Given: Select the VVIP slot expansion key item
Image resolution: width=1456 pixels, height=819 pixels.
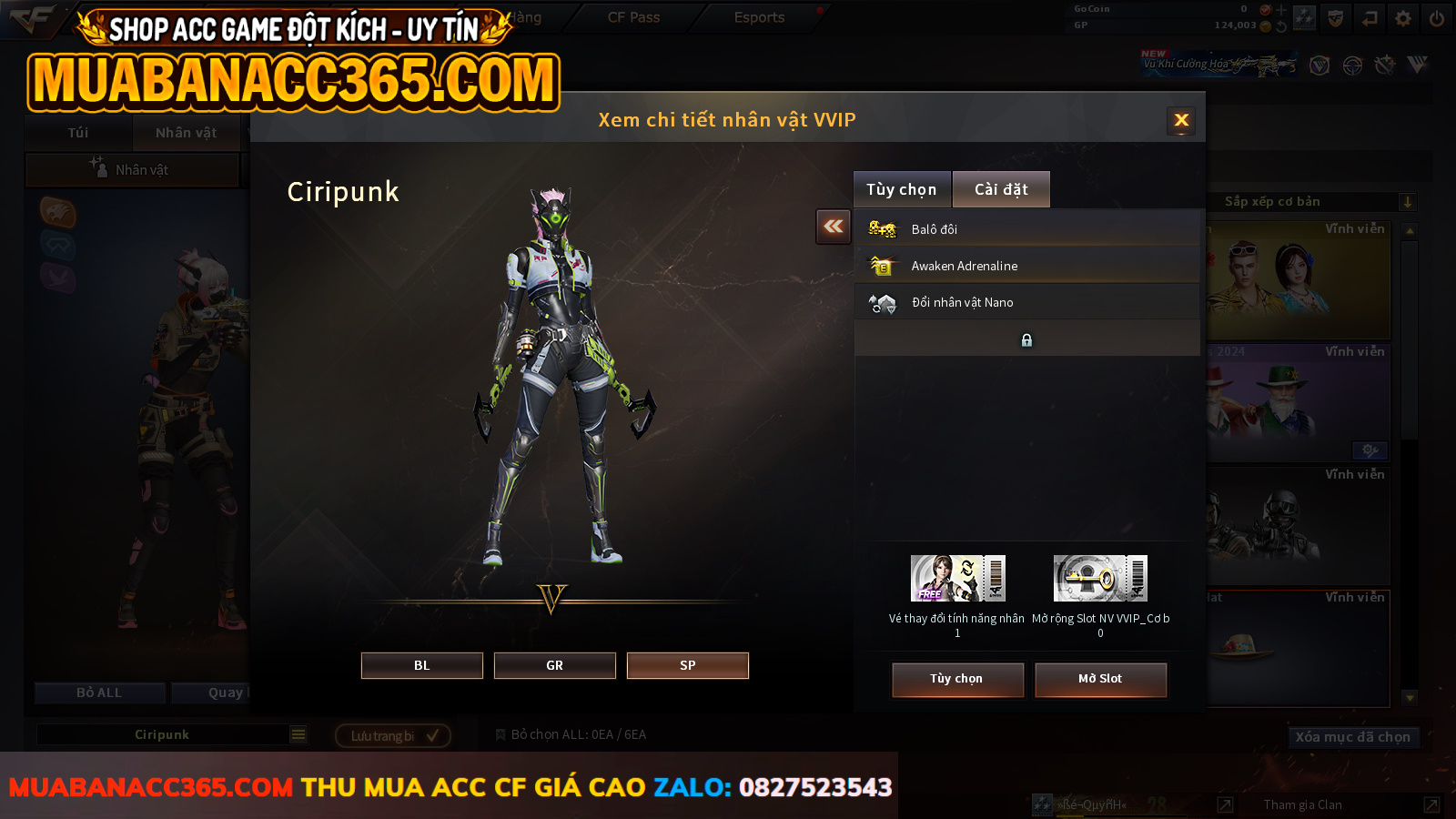Looking at the screenshot, I should (x=1100, y=579).
